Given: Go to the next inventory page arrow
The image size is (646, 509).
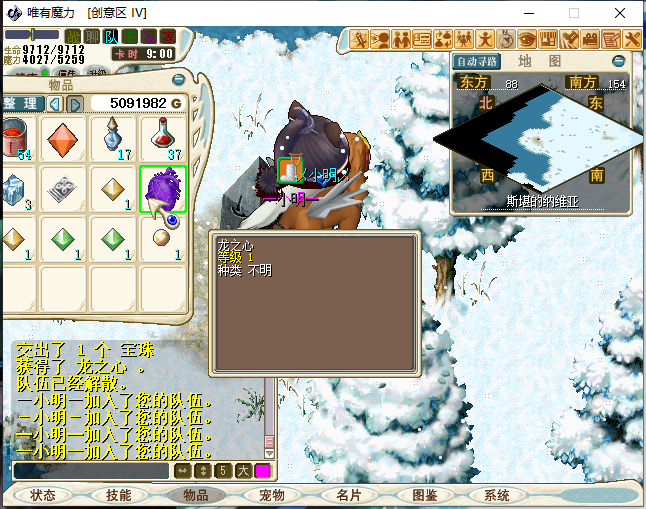Looking at the screenshot, I should pos(75,103).
